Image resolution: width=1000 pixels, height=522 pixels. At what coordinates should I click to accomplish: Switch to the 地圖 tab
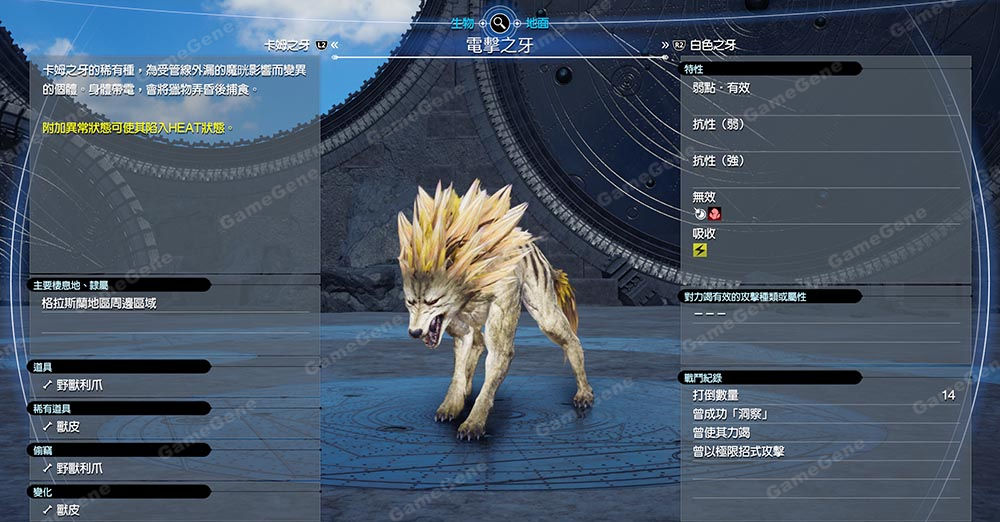click(x=537, y=22)
